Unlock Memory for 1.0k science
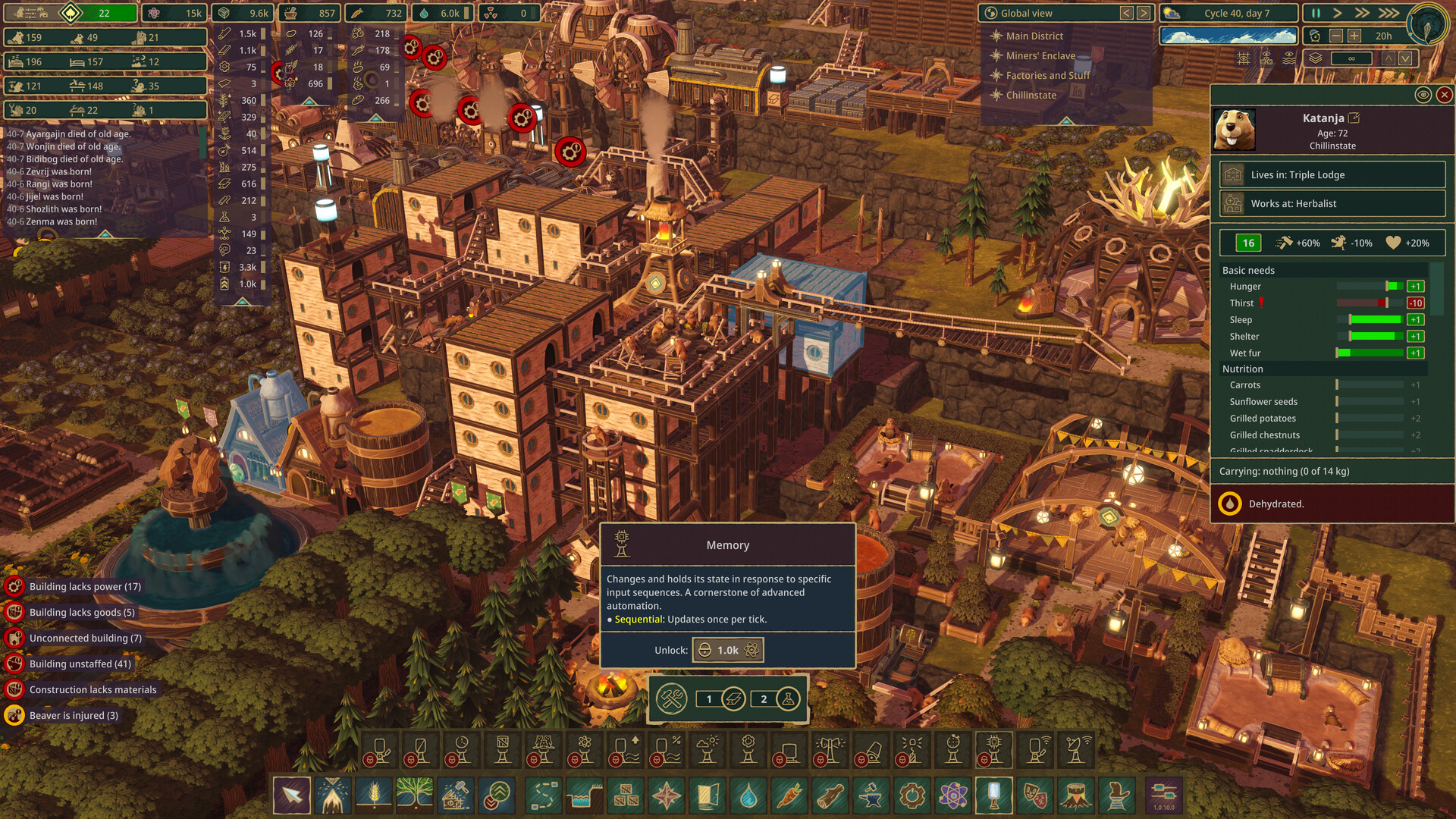Screen dimensions: 1456x819 (x=727, y=650)
